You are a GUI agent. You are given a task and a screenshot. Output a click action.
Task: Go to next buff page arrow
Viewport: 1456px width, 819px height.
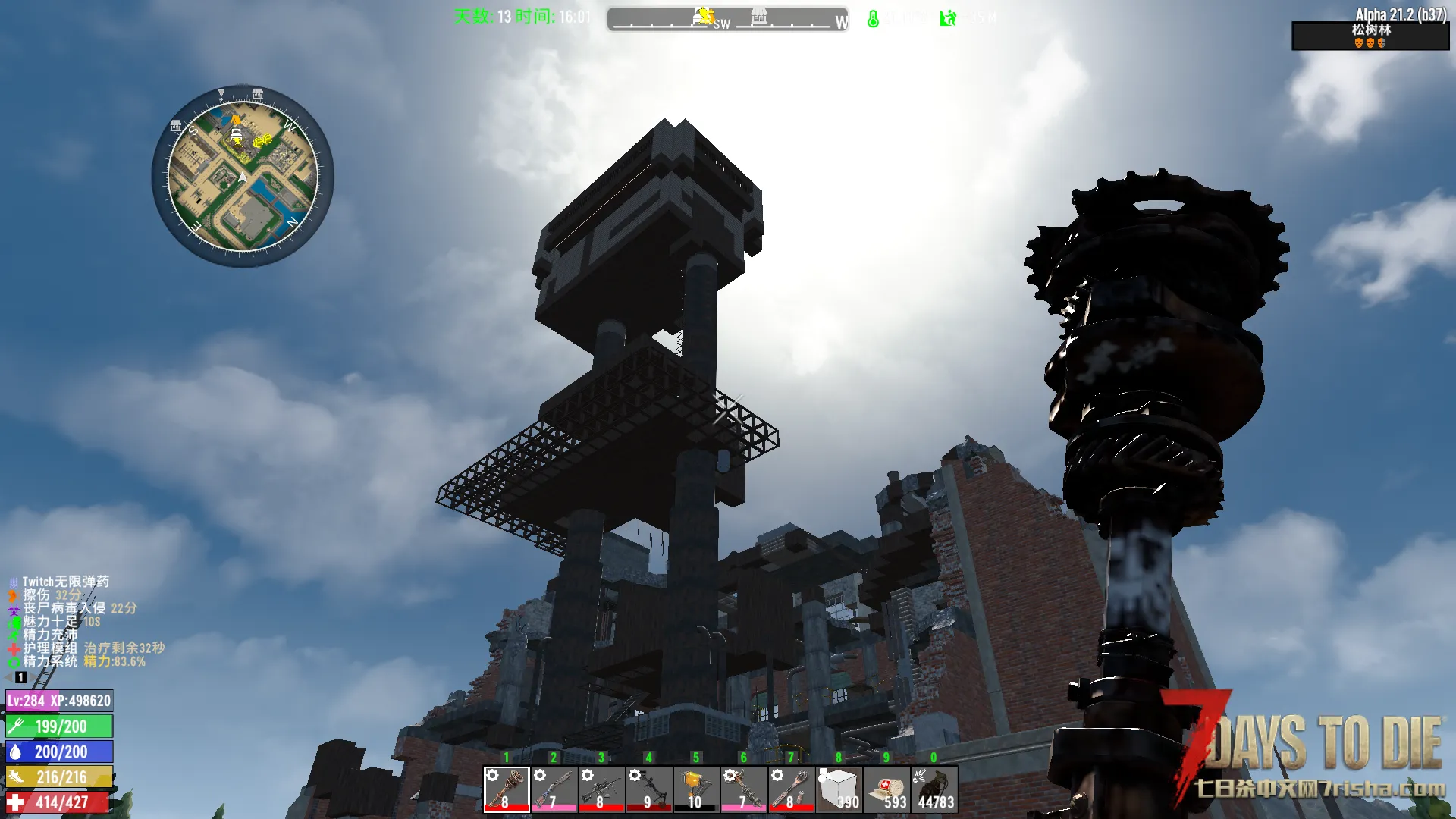click(34, 677)
